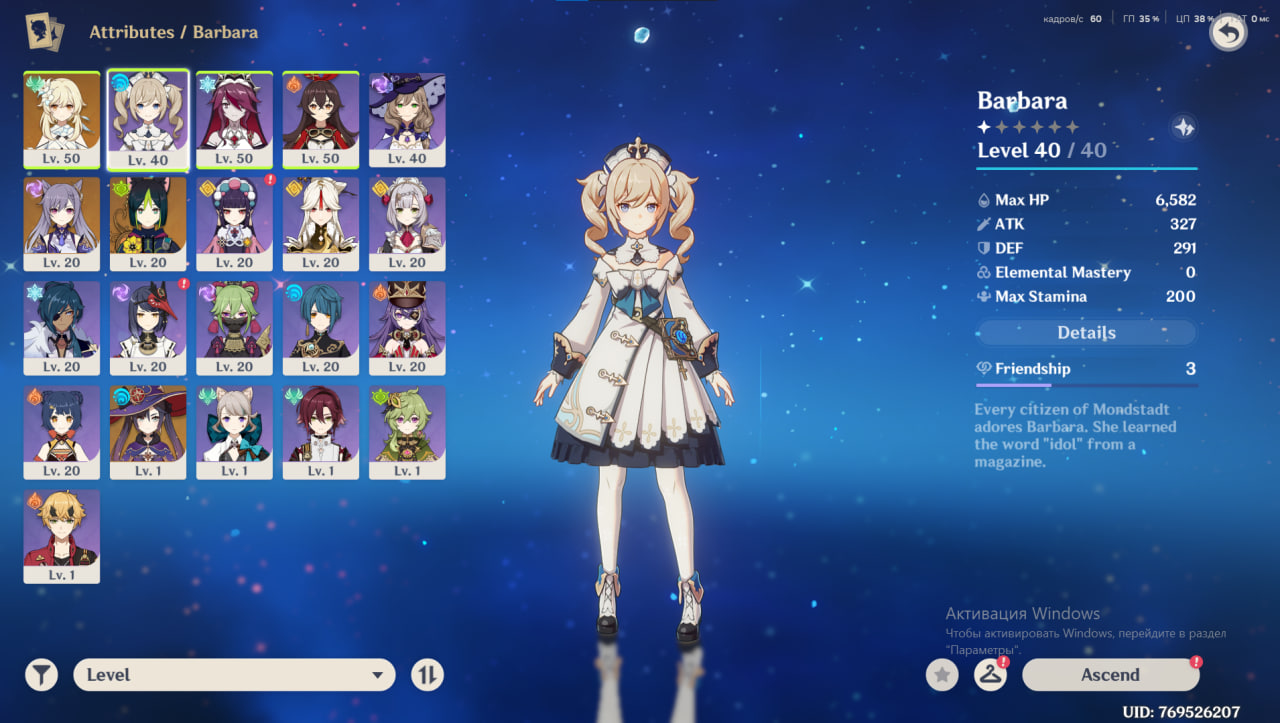Select Lisa with the purple witch hat
Viewport: 1280px width, 723px height.
(x=407, y=118)
